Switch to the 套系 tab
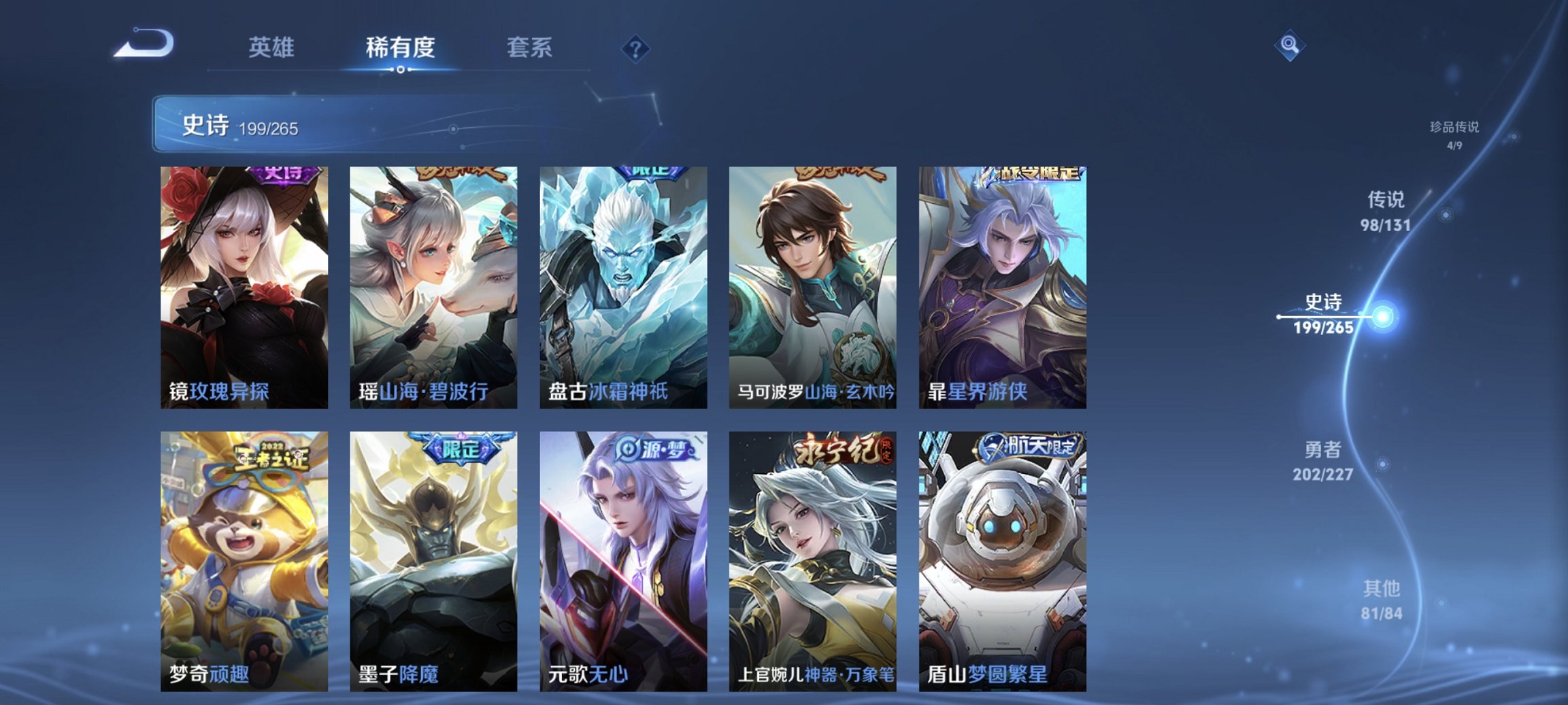The height and width of the screenshot is (705, 1568). [x=528, y=48]
